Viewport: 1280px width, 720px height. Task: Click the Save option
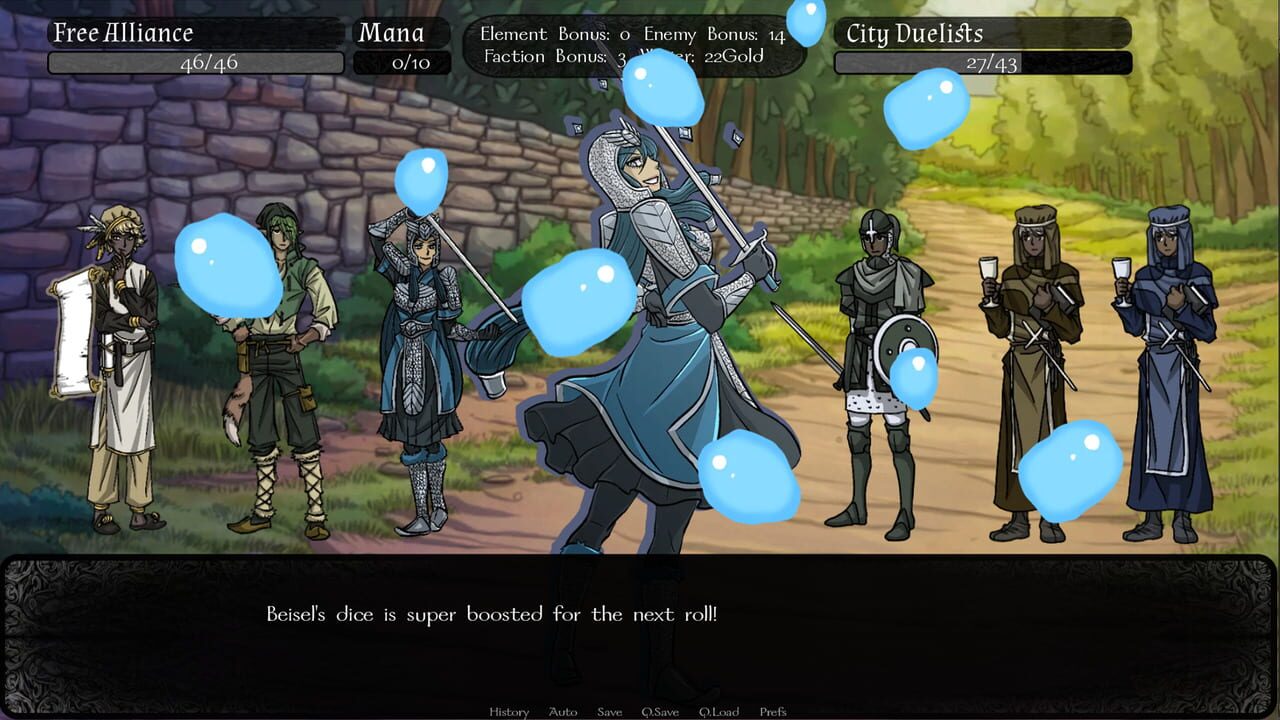point(609,711)
